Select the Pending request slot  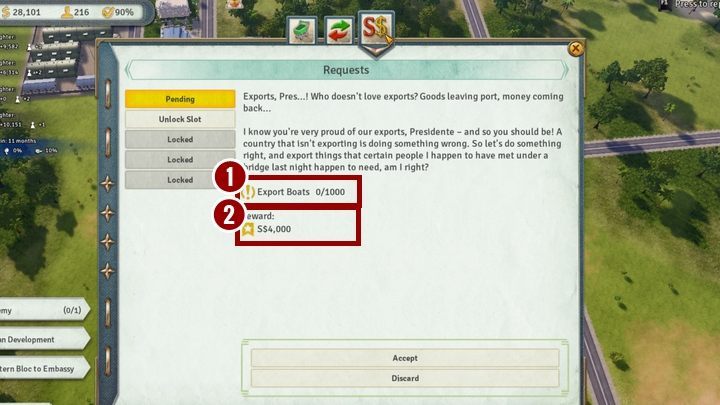coord(181,99)
